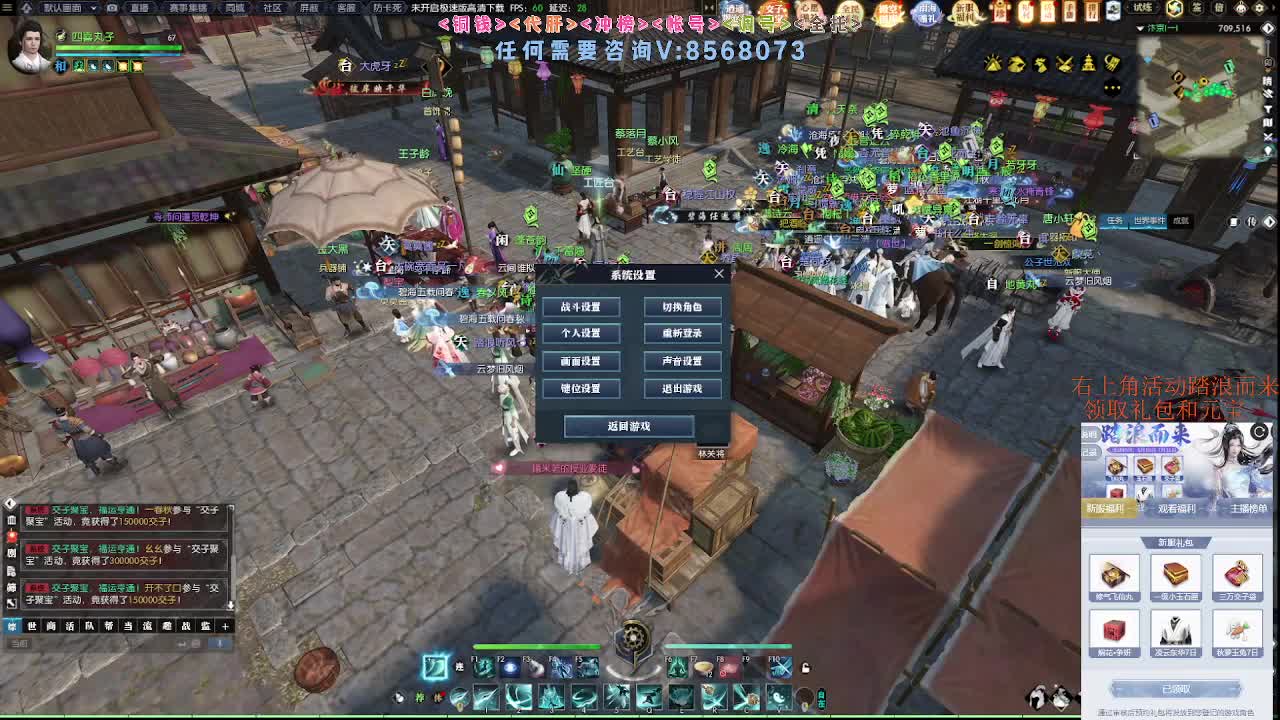Toggle the lock icon on the skill hotbar
Image resolution: width=1280 pixels, height=720 pixels.
[805, 667]
